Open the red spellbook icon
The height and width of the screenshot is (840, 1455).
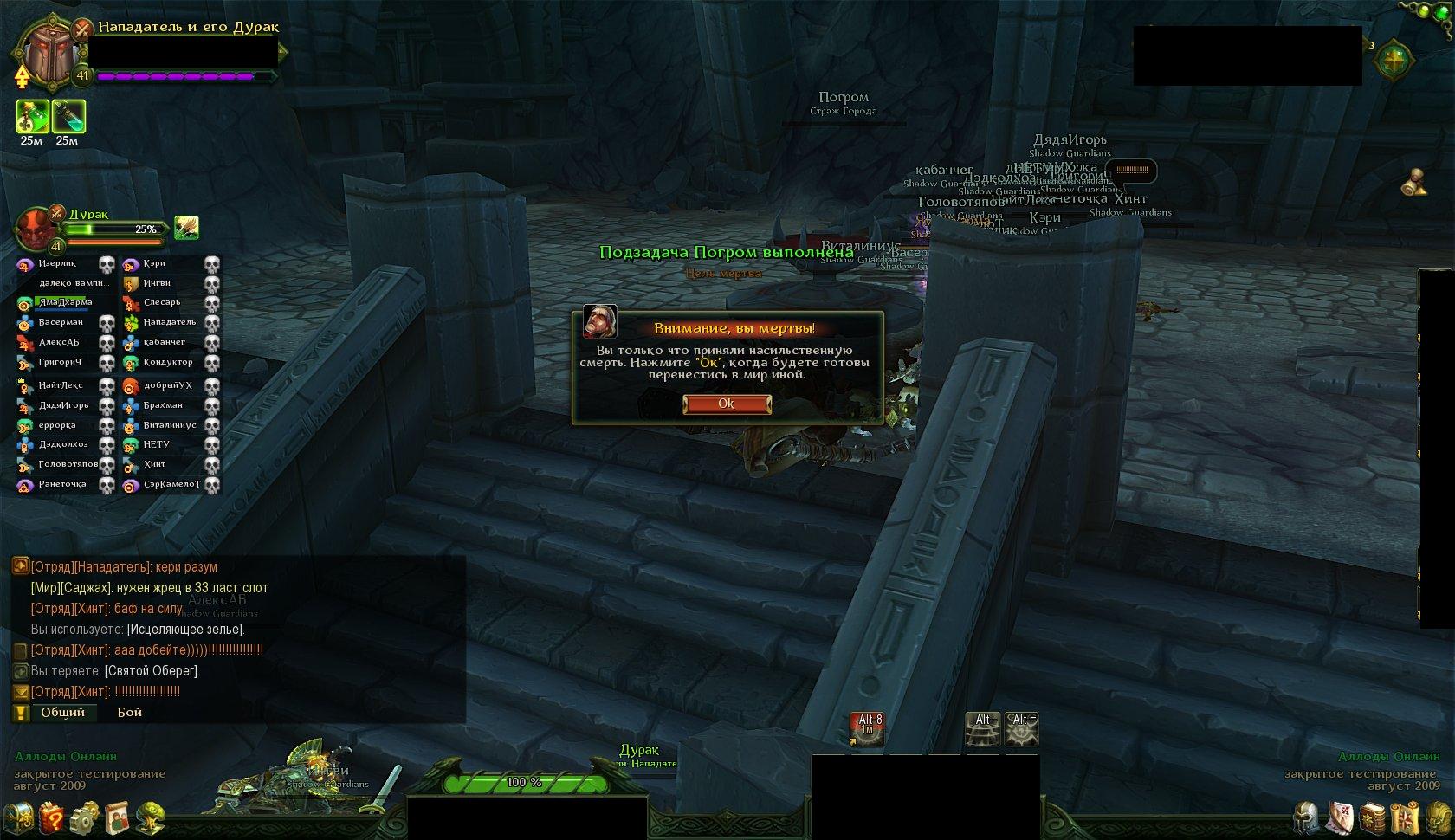[1373, 817]
